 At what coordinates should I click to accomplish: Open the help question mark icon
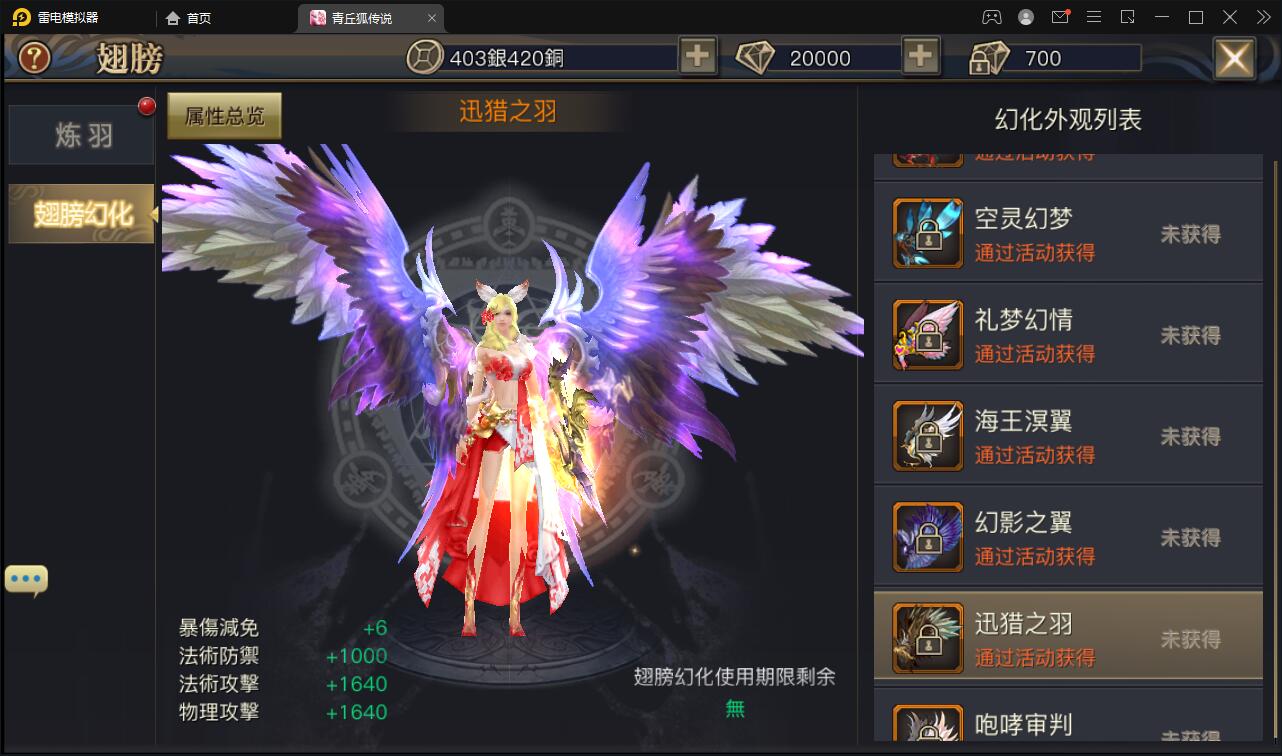click(x=33, y=57)
